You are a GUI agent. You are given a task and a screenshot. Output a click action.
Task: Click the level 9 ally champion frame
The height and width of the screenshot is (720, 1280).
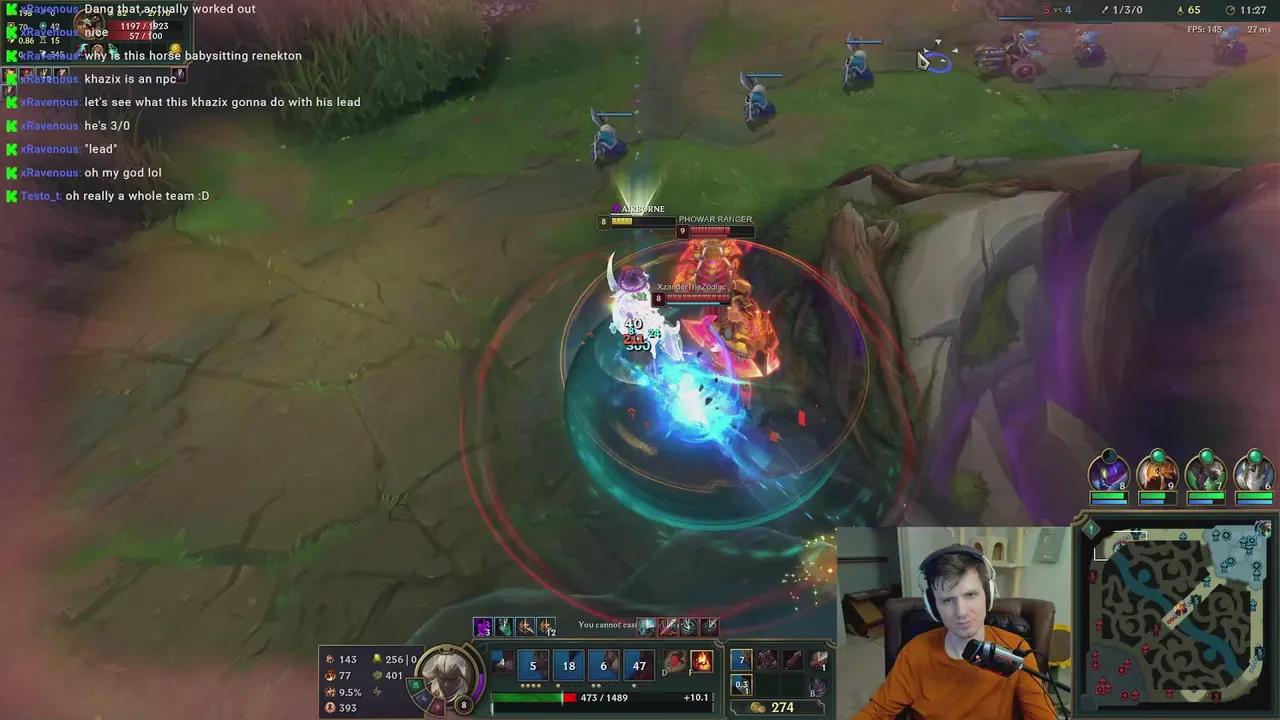tap(1157, 475)
